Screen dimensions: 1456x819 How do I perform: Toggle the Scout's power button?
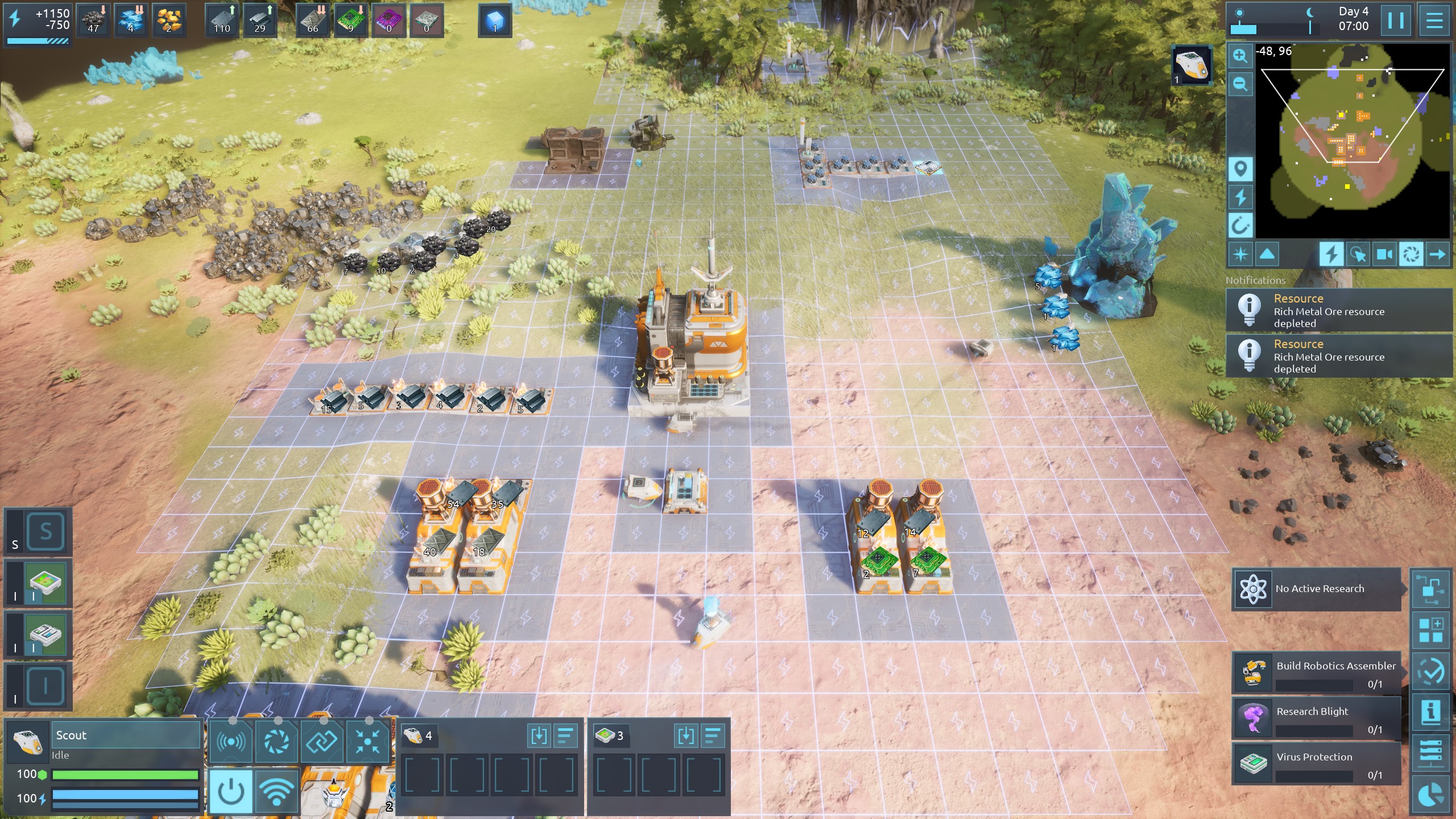tap(231, 791)
